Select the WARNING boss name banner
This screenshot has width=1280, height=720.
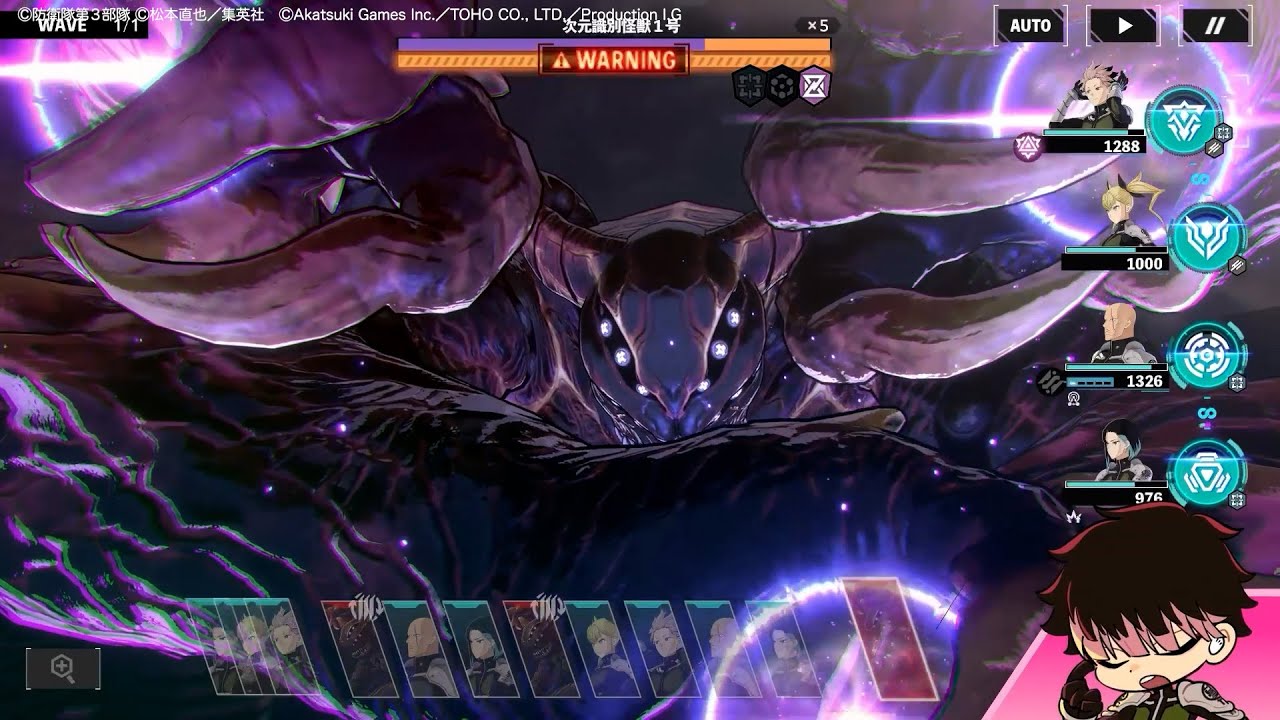coord(614,62)
